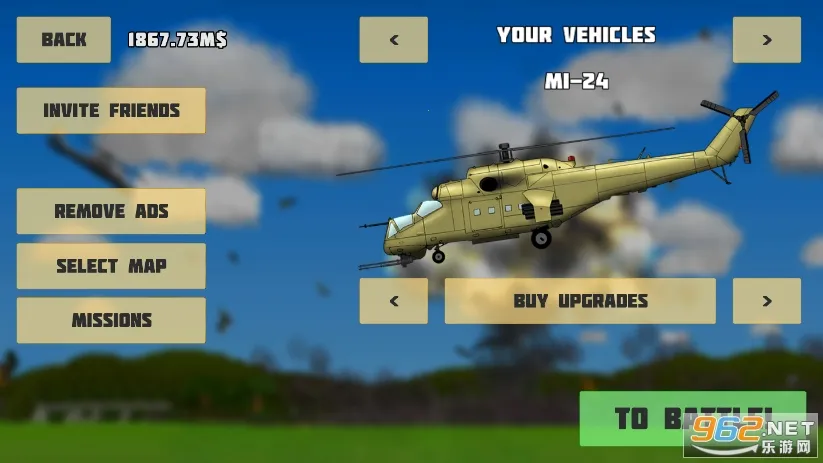The width and height of the screenshot is (823, 463).
Task: Switch to the previous vehicle
Action: 394,40
